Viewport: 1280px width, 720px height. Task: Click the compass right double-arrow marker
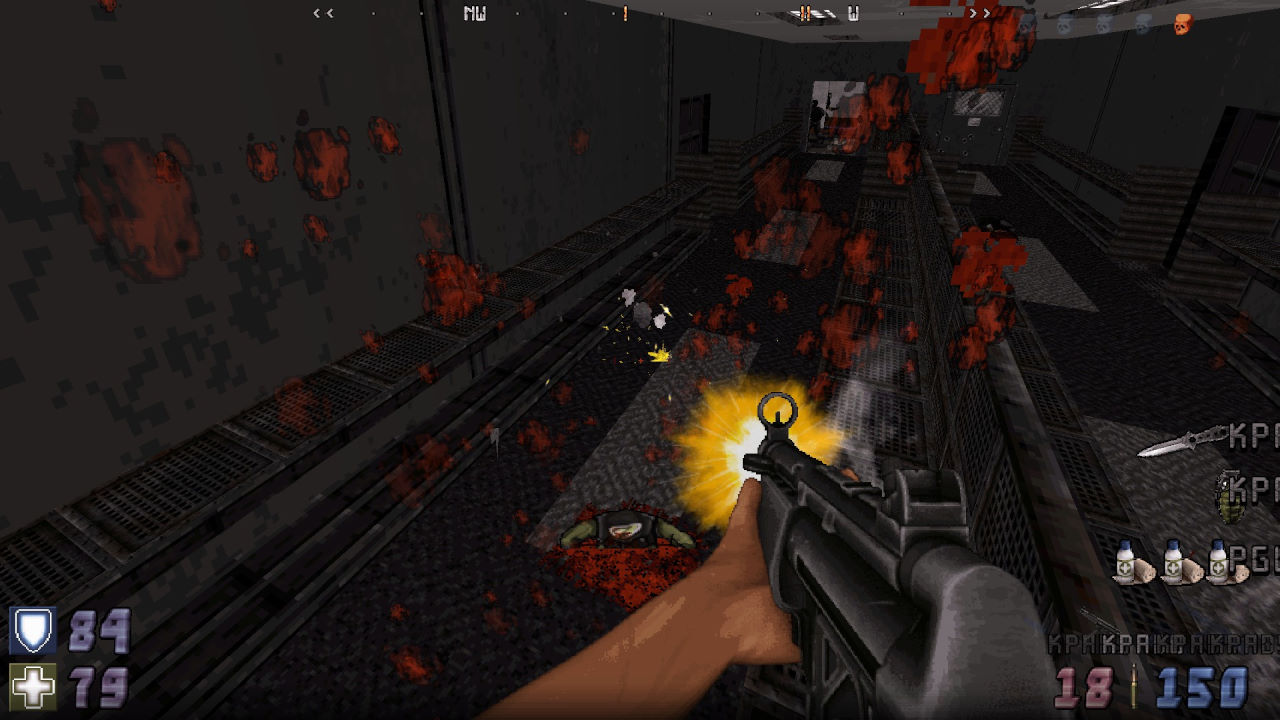coord(979,13)
